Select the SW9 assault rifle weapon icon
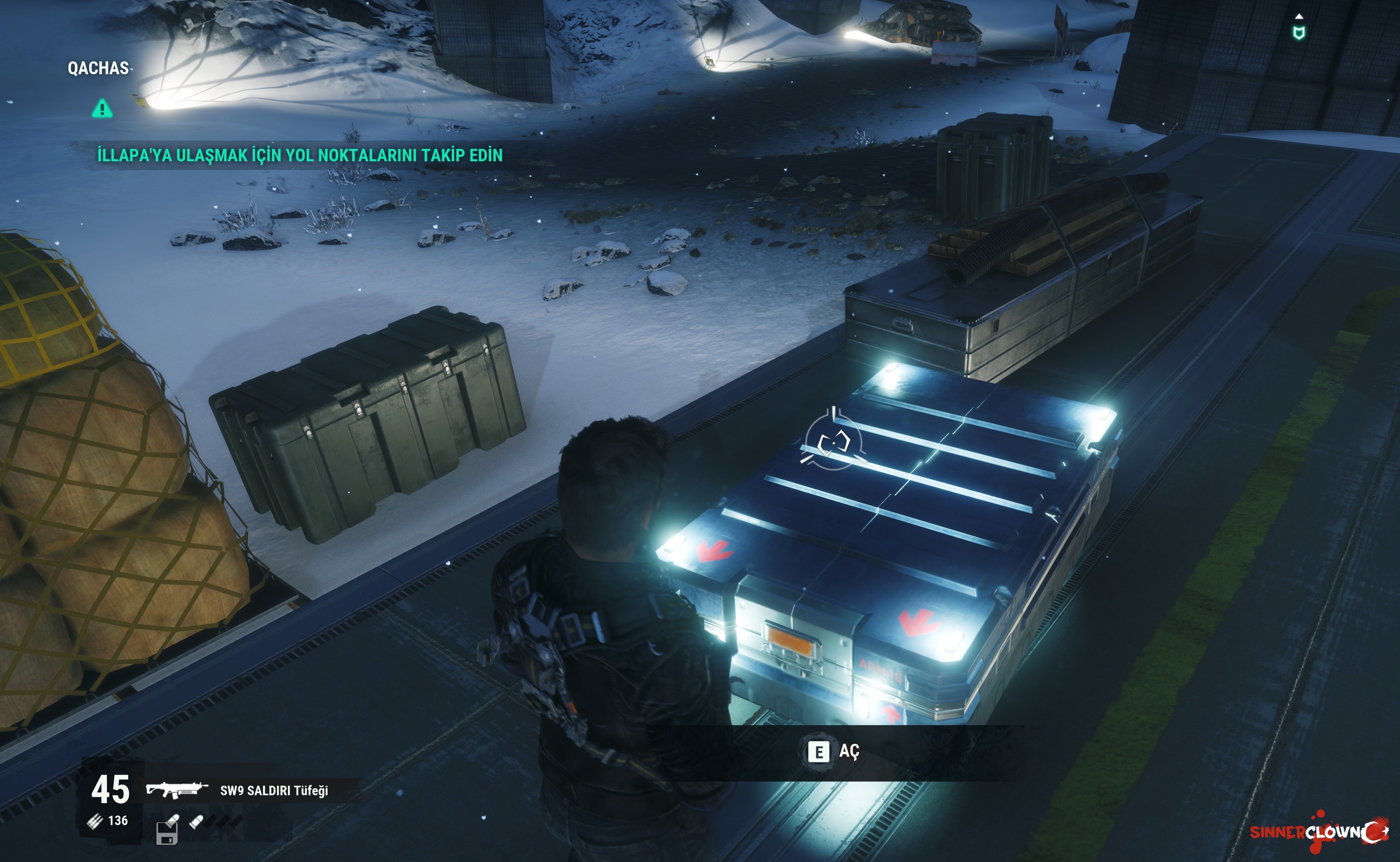The width and height of the screenshot is (1400, 862). 177,789
